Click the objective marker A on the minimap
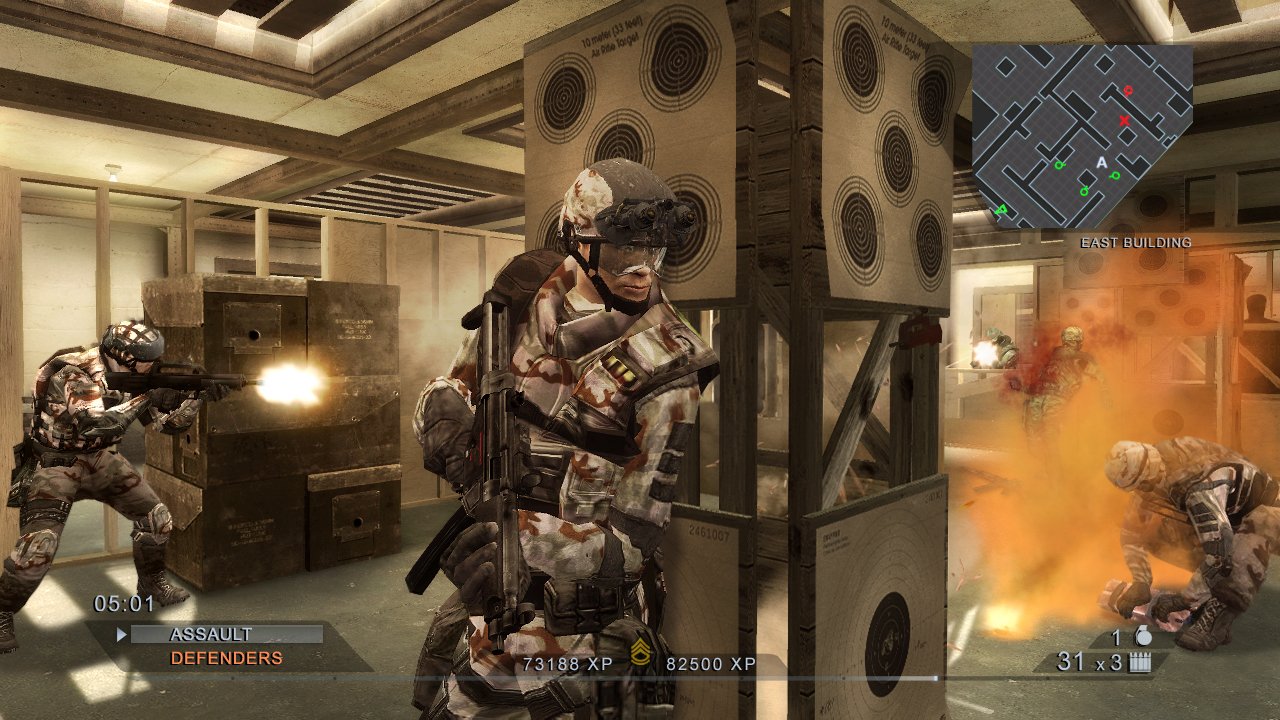Viewport: 1280px width, 720px height. pyautogui.click(x=1102, y=163)
